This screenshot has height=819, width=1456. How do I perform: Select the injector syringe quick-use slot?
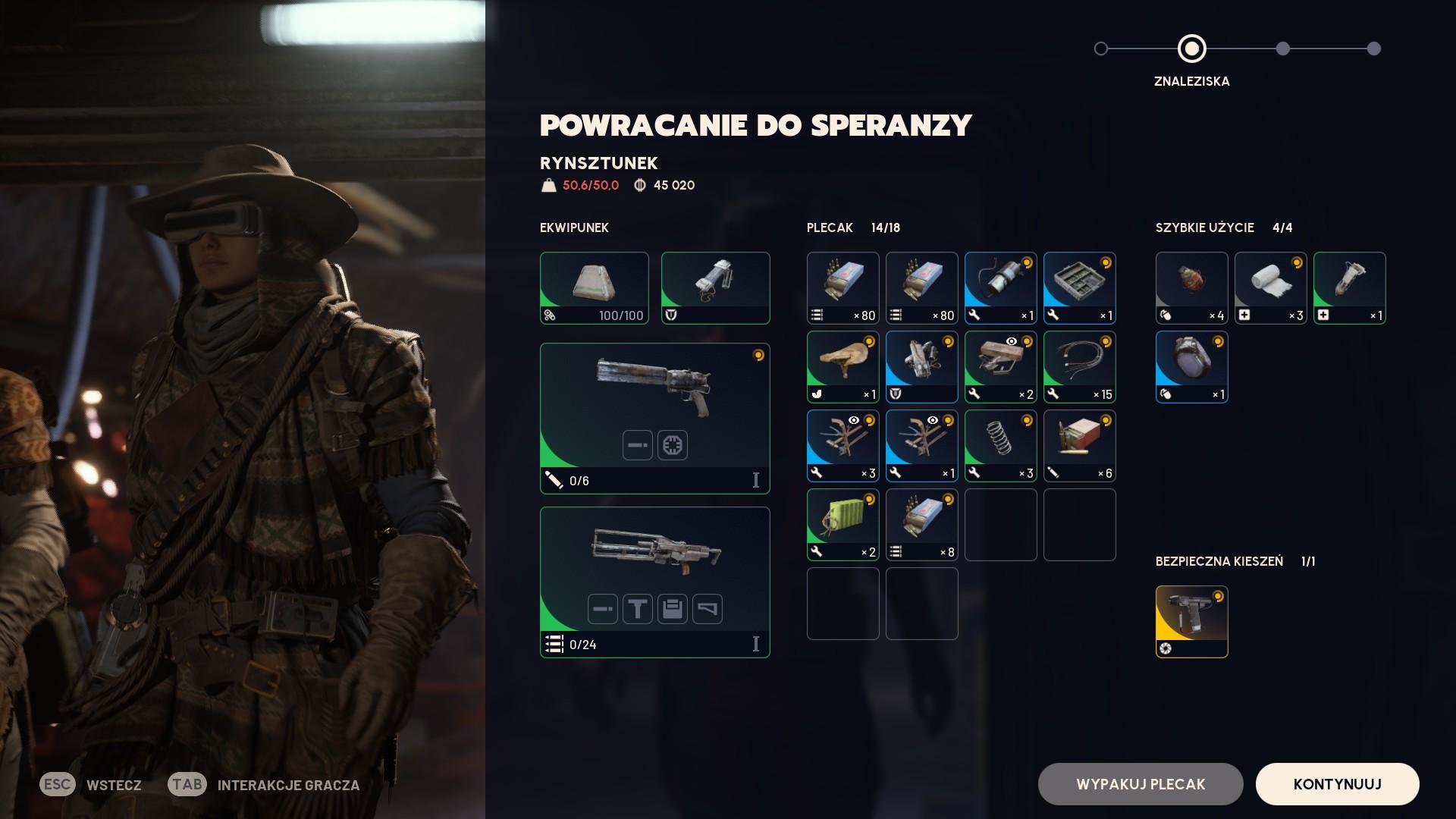tap(1349, 288)
